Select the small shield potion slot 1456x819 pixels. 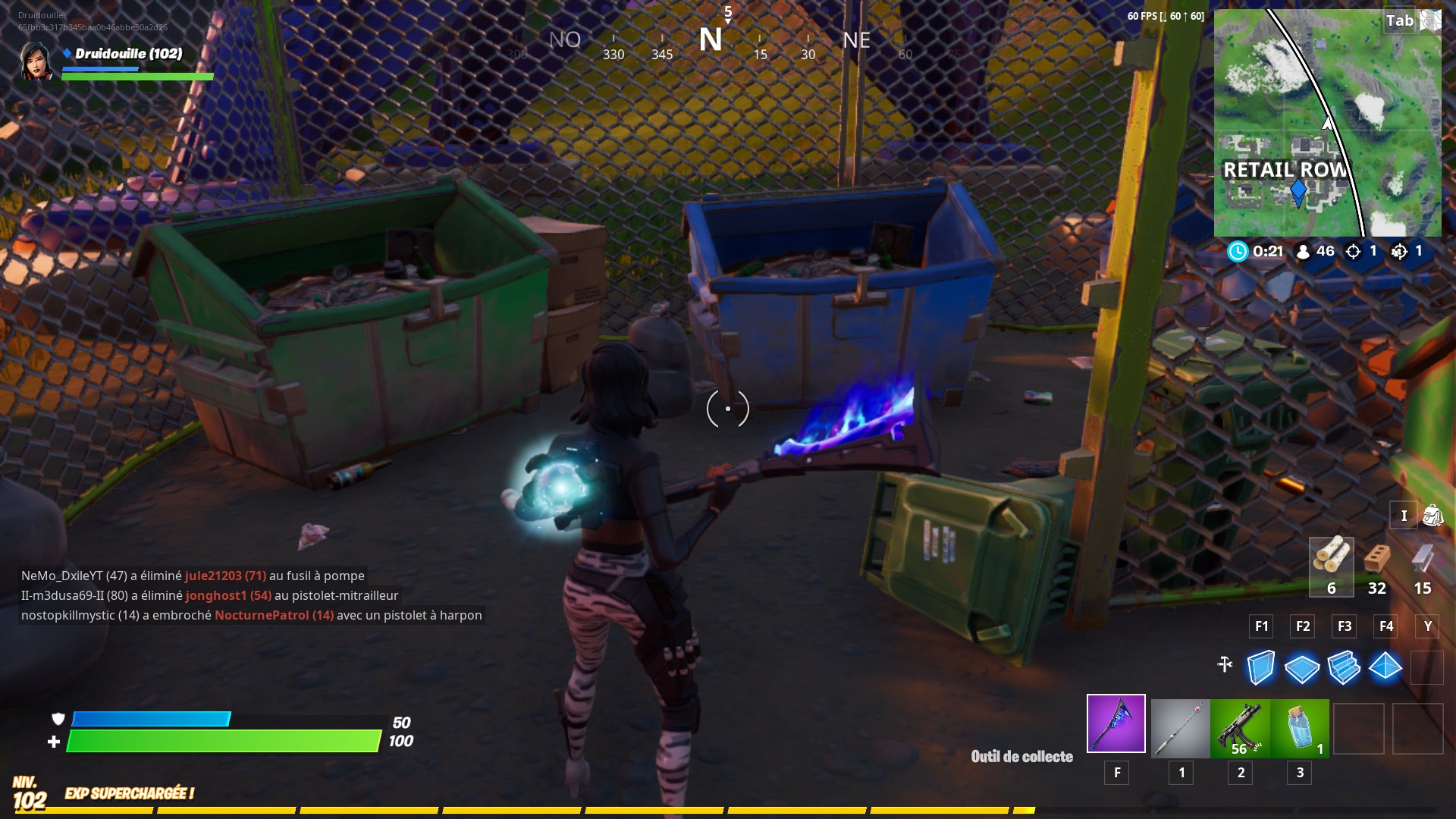click(1300, 728)
